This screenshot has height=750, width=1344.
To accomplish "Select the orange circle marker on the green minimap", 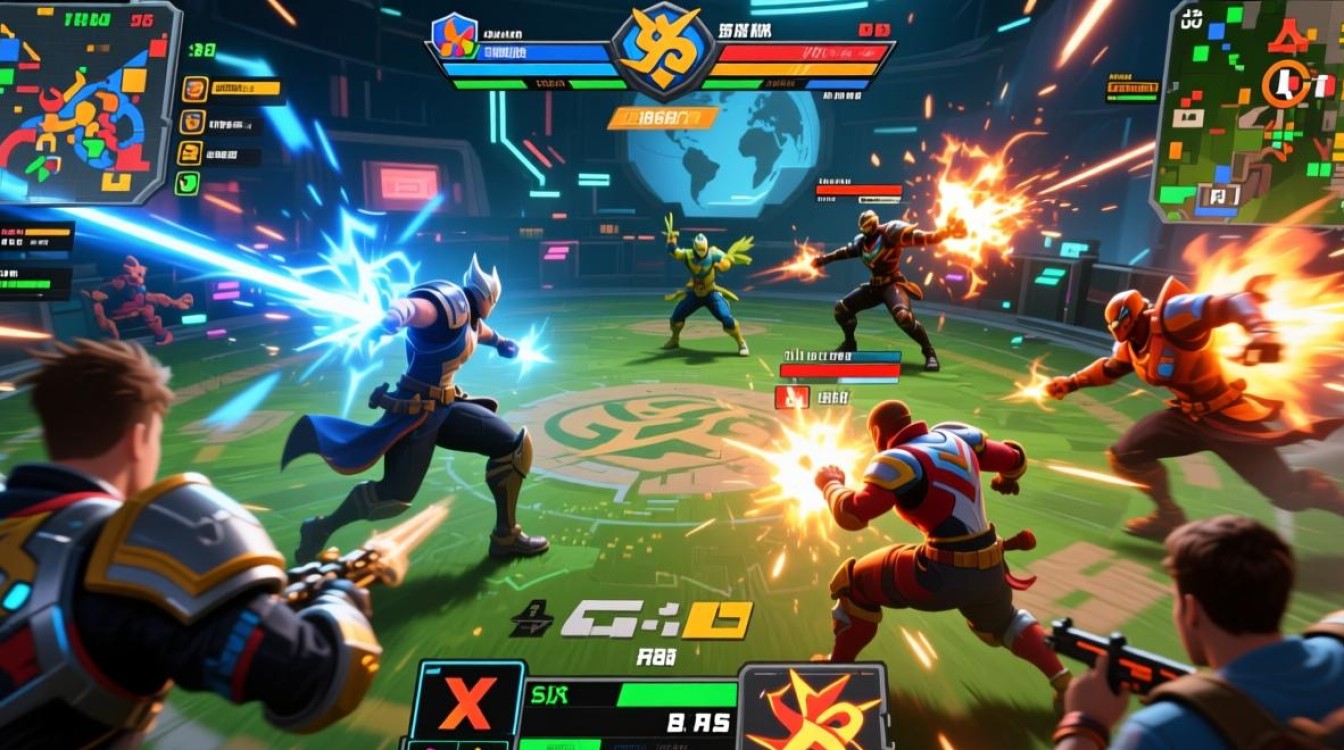I will [1285, 84].
